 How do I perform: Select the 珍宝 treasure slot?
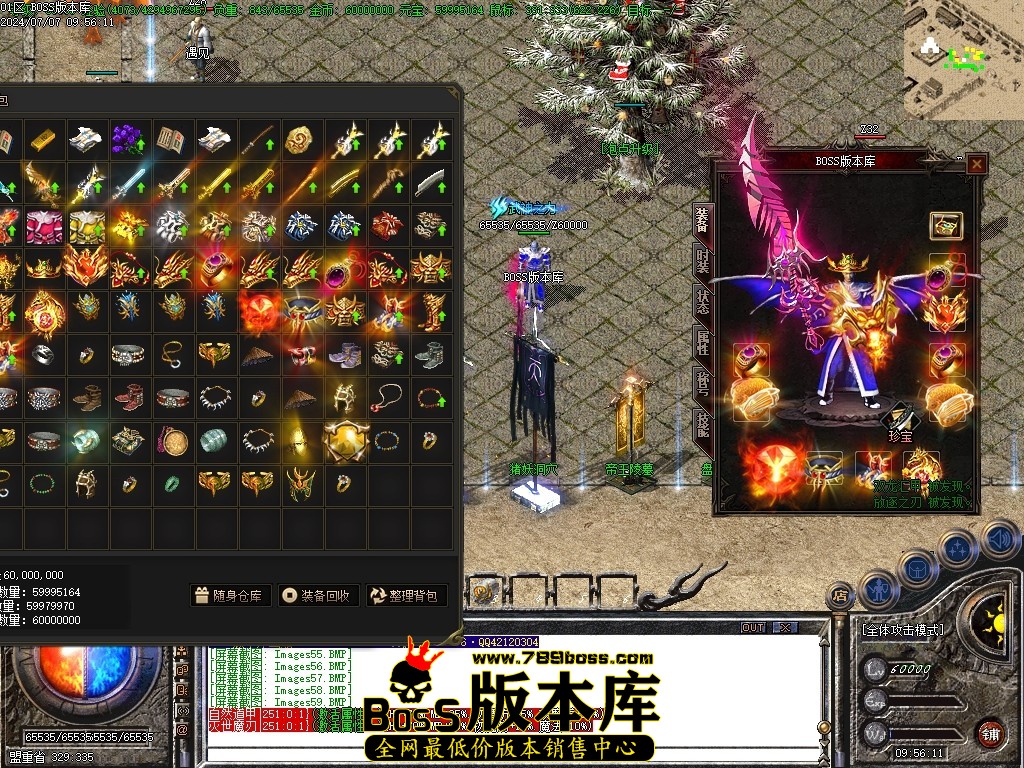(x=902, y=420)
